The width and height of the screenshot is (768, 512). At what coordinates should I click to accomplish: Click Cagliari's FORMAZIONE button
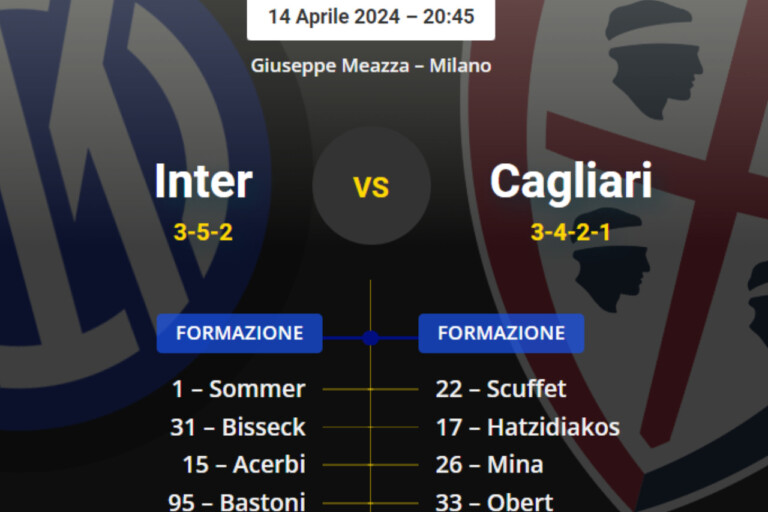click(x=501, y=333)
